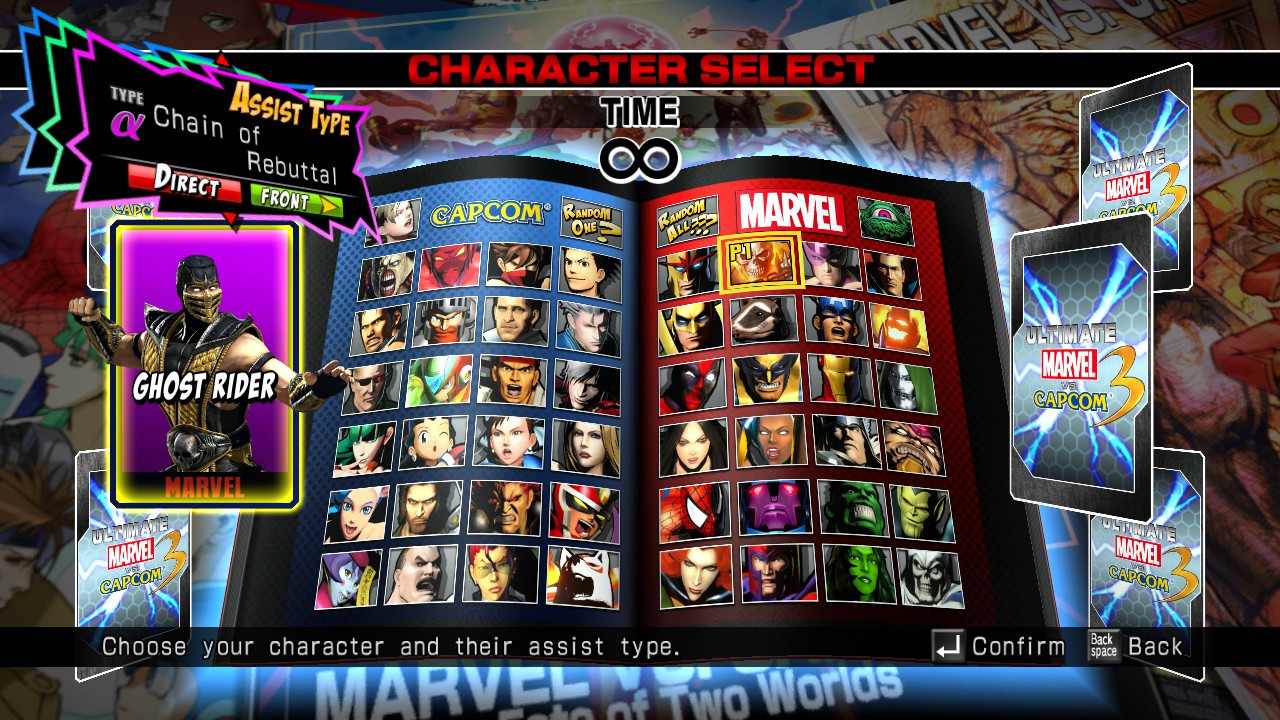The height and width of the screenshot is (720, 1280).
Task: Select Ryu from the Capcom page
Action: (x=511, y=381)
